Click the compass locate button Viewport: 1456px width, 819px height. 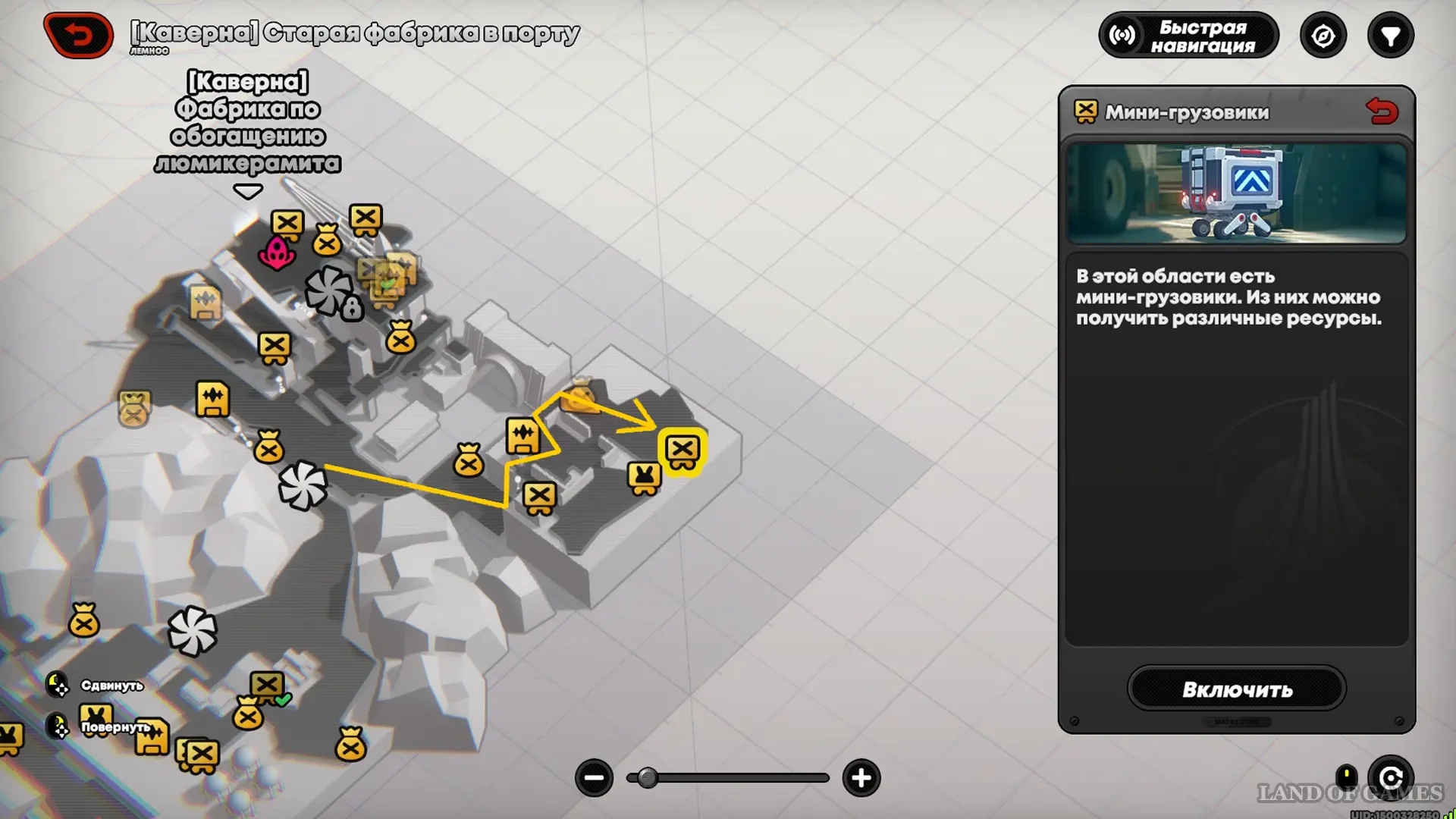[1323, 36]
